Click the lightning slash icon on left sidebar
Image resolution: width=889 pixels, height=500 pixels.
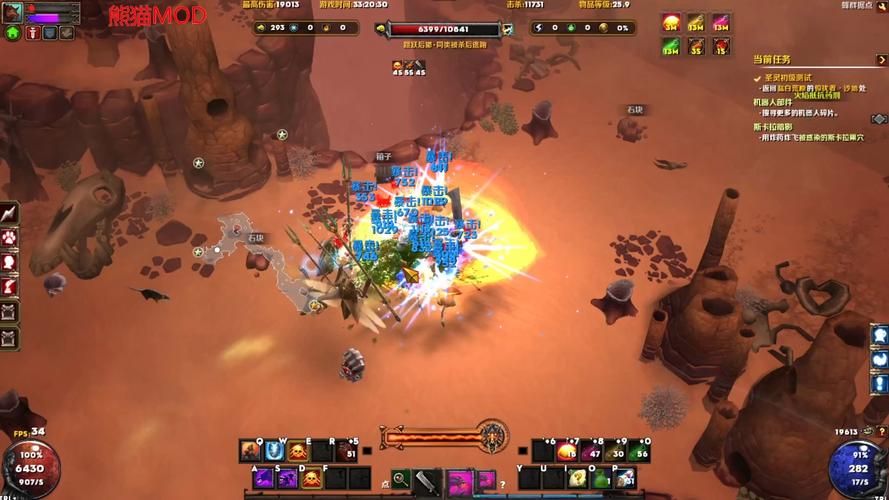[x=10, y=213]
